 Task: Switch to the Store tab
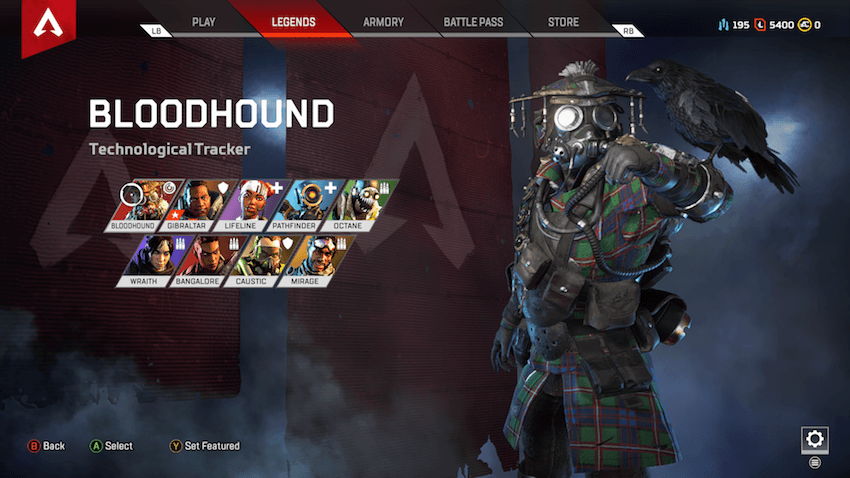point(563,21)
